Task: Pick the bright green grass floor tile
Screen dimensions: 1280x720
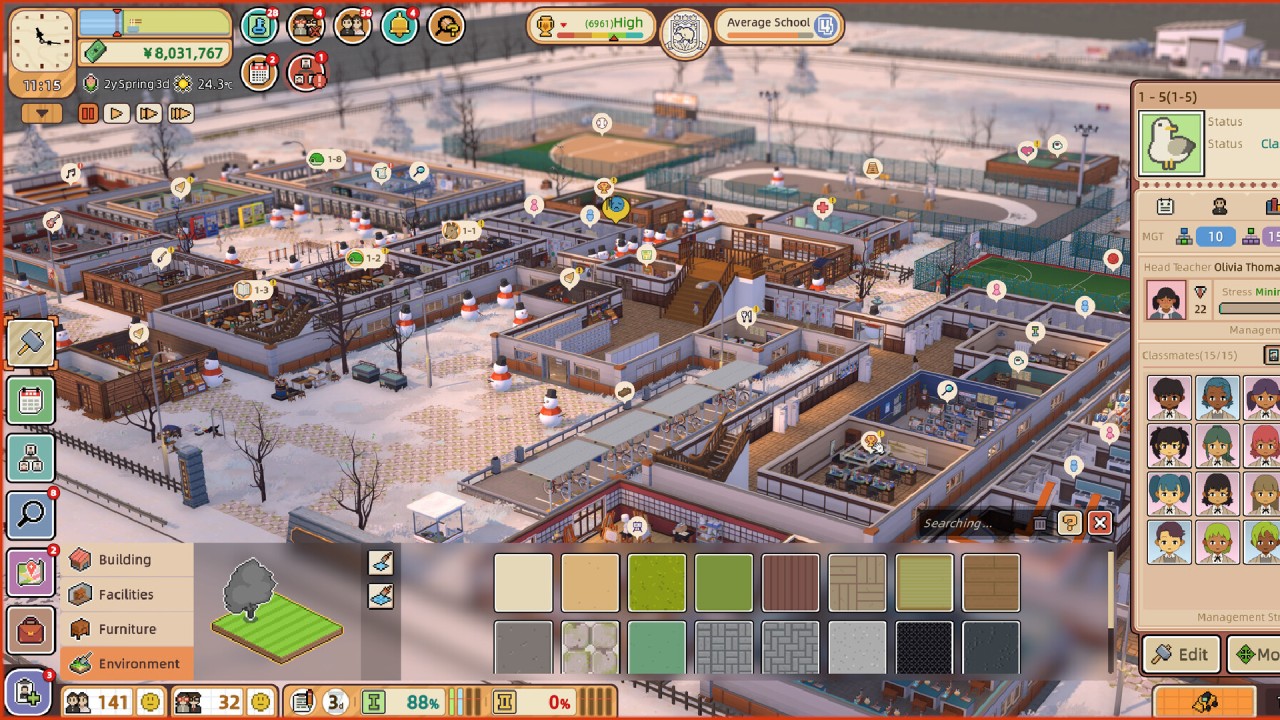Action: pyautogui.click(x=657, y=583)
